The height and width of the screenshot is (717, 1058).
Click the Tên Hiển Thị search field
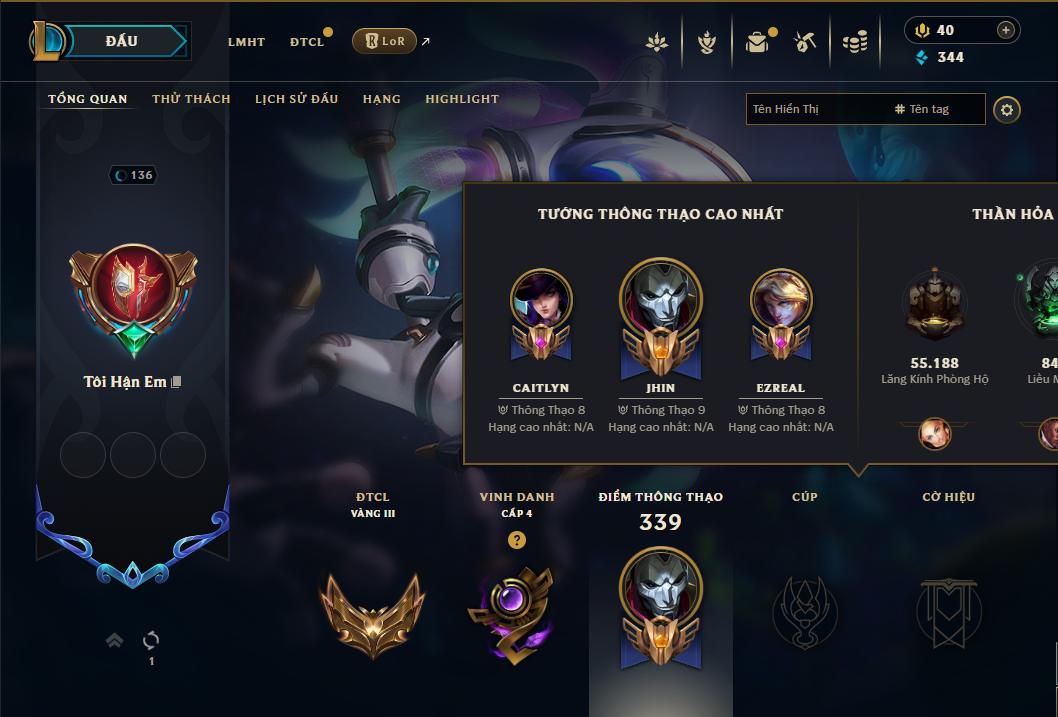coord(815,109)
